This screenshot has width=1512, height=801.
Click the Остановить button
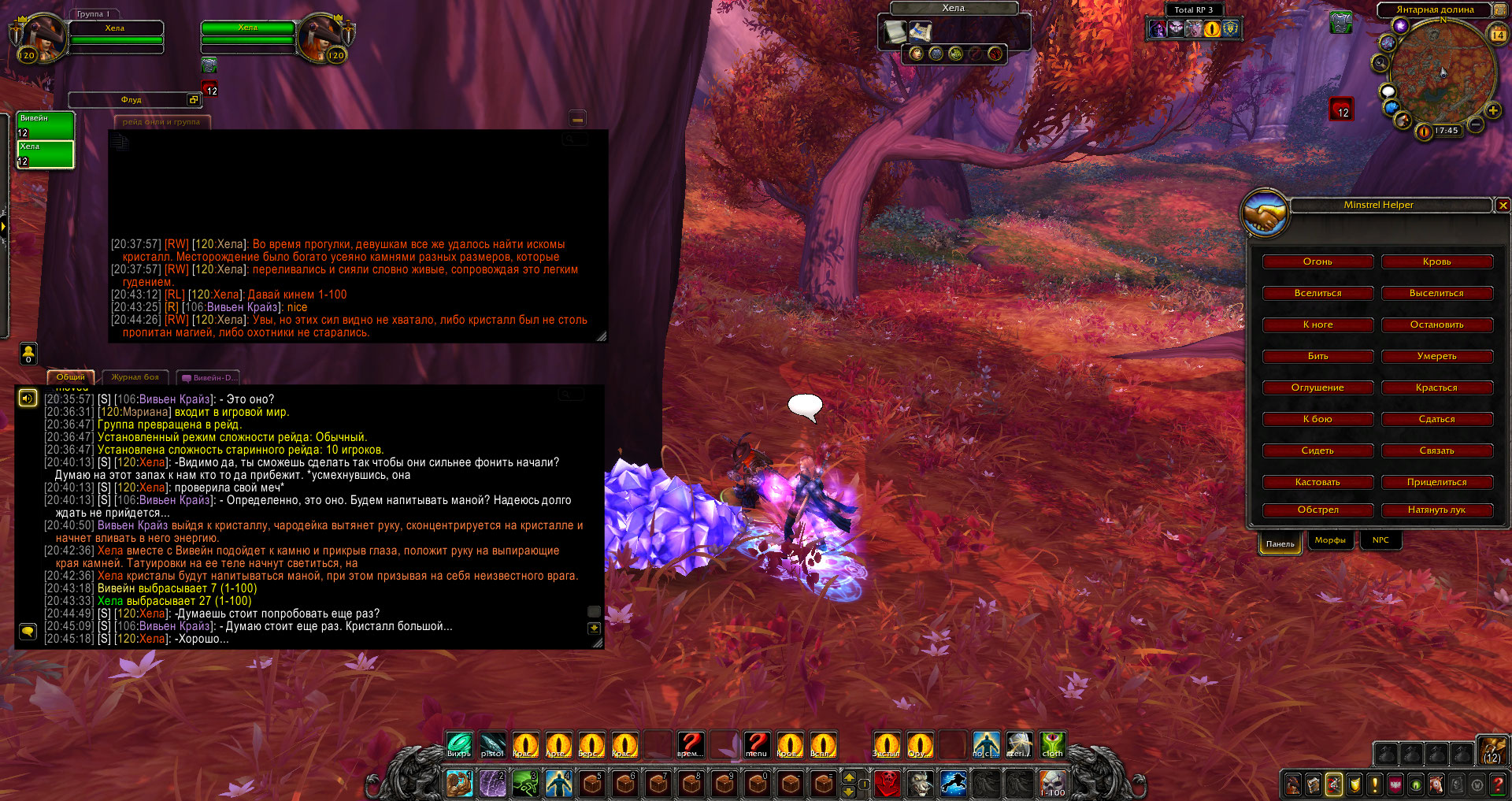tap(1436, 324)
